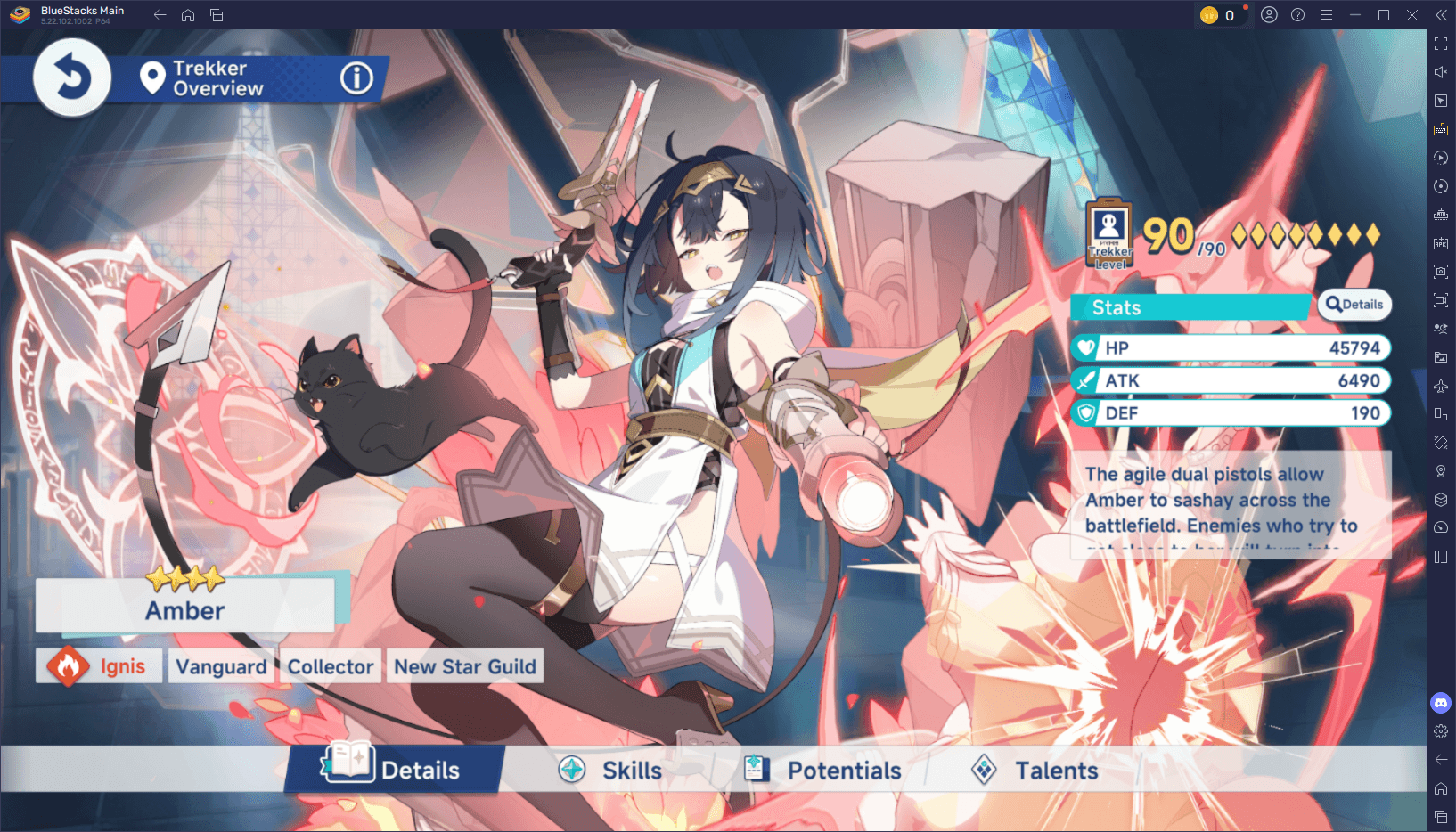This screenshot has height=832, width=1456.
Task: Open BlueStacks settings via the gear icon
Action: pos(1441,732)
